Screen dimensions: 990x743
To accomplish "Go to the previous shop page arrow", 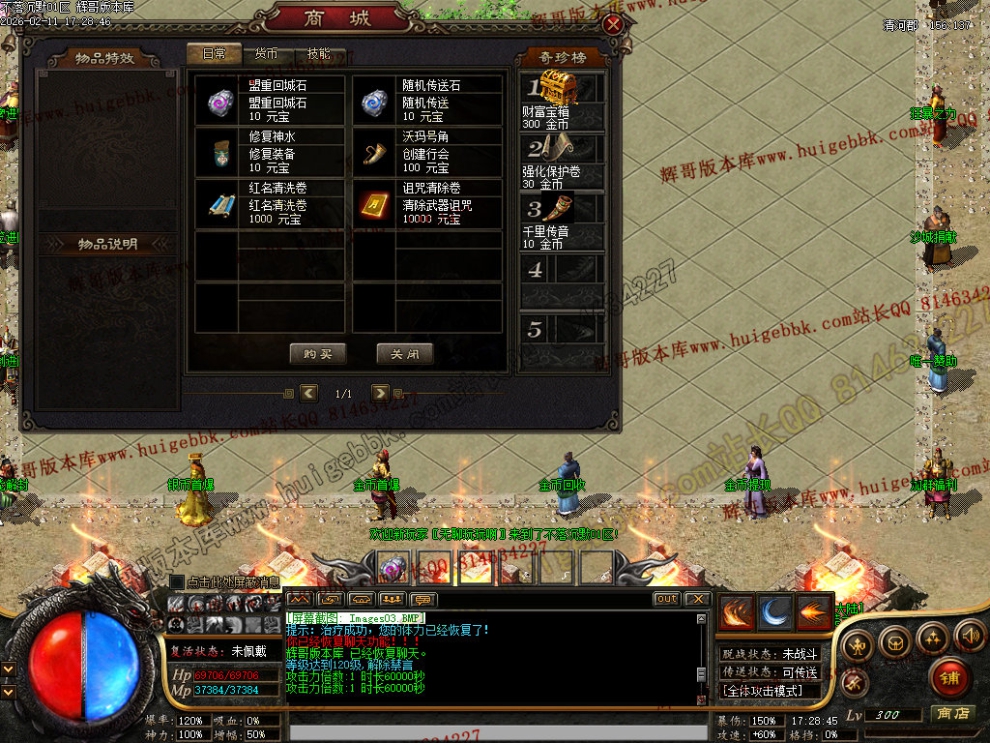I will coord(309,393).
